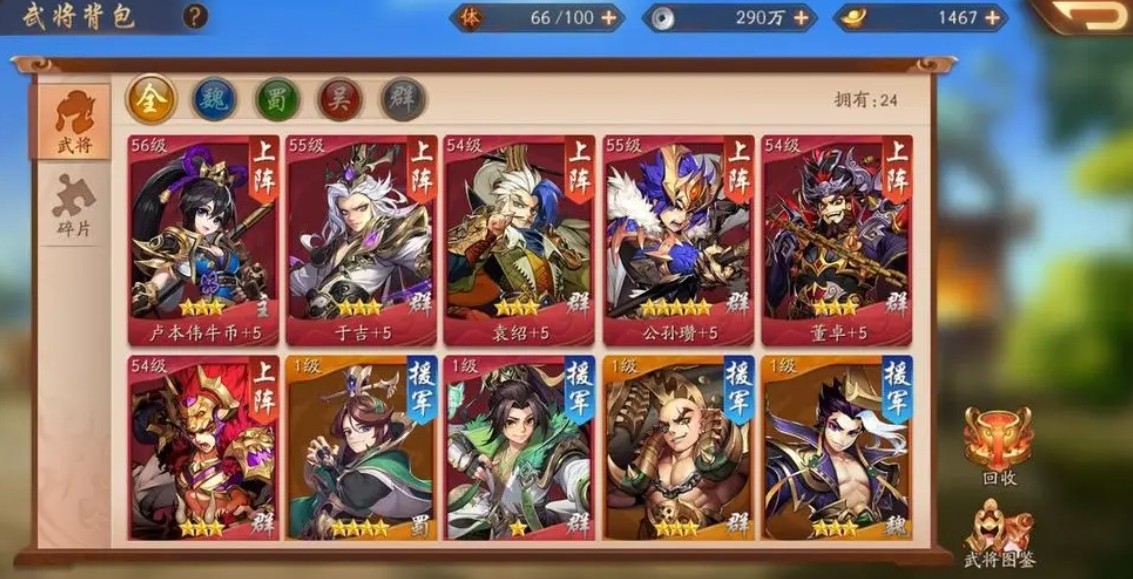The image size is (1133, 579).
Task: Buy gold ingots with the plus button
Action: pyautogui.click(x=992, y=18)
